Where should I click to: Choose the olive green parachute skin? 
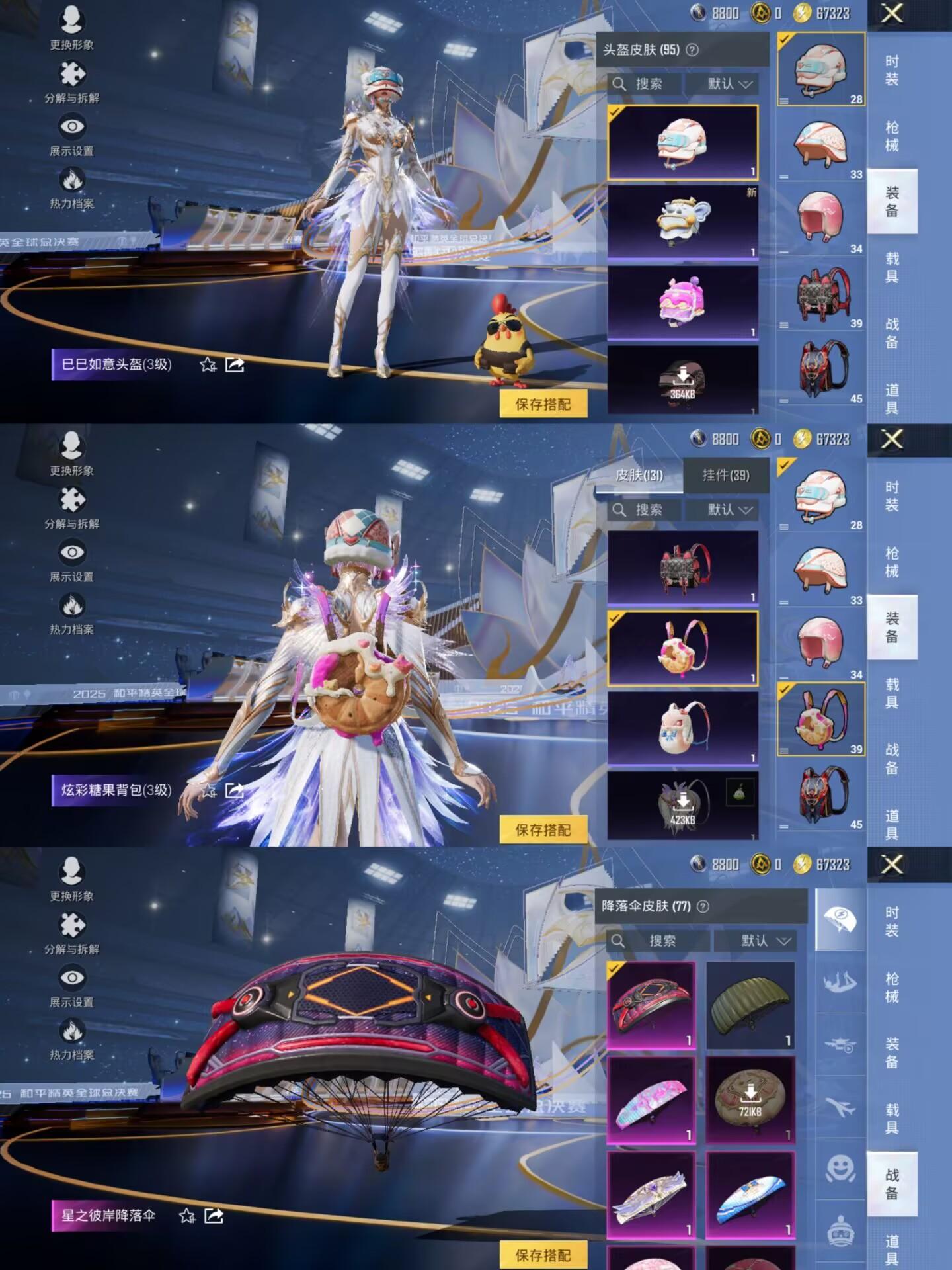point(750,1005)
